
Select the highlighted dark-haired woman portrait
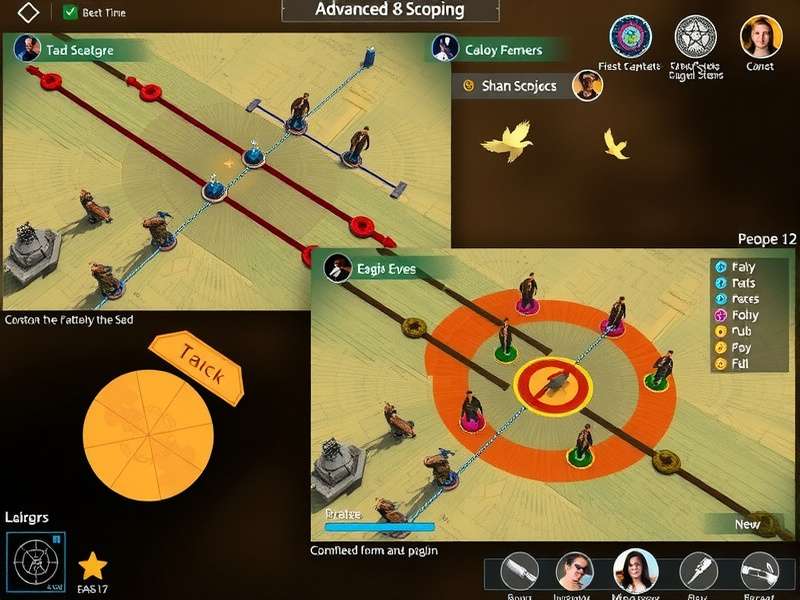[634, 571]
